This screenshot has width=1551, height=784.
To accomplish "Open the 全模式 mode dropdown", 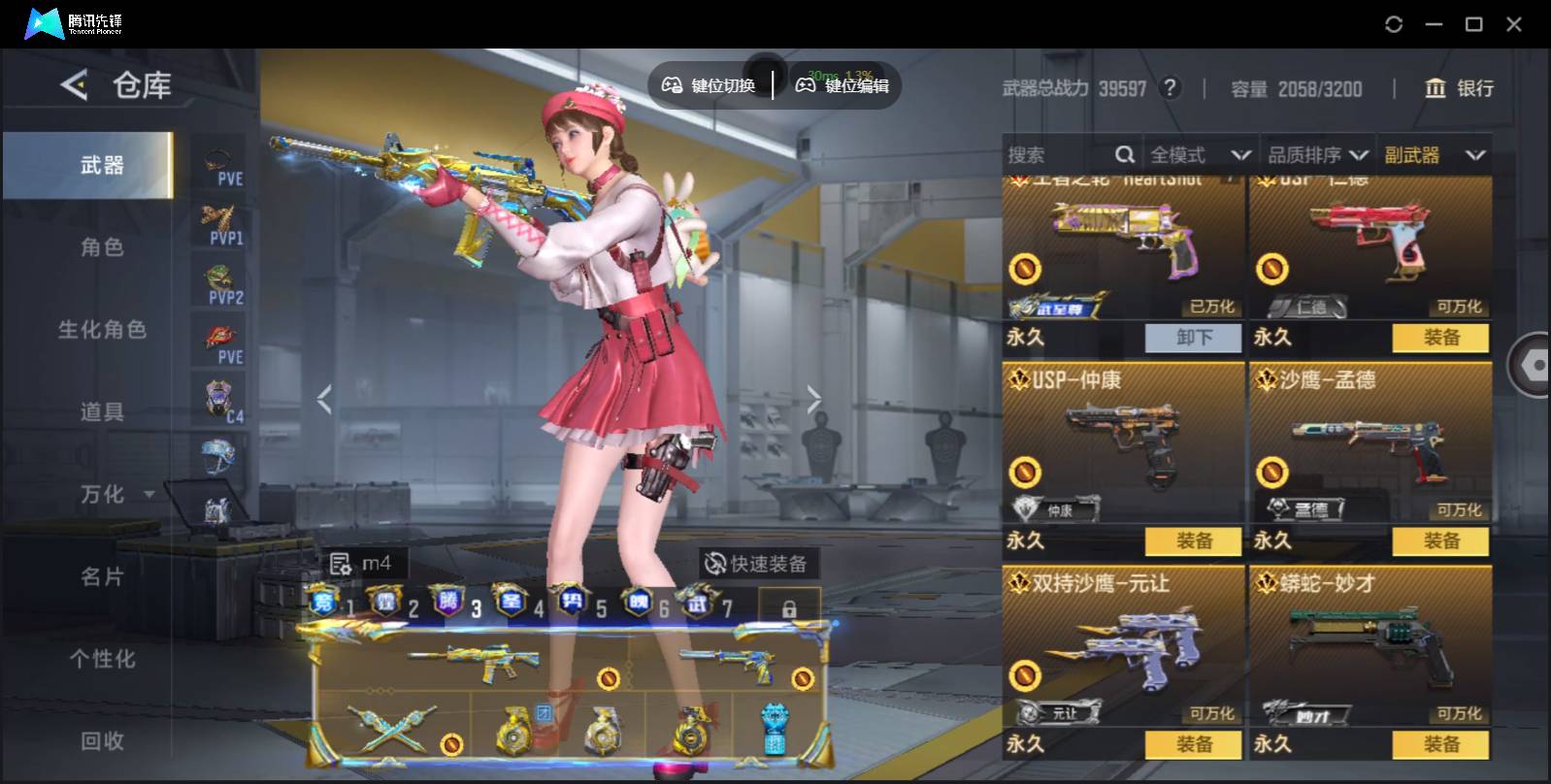I will tap(1199, 155).
